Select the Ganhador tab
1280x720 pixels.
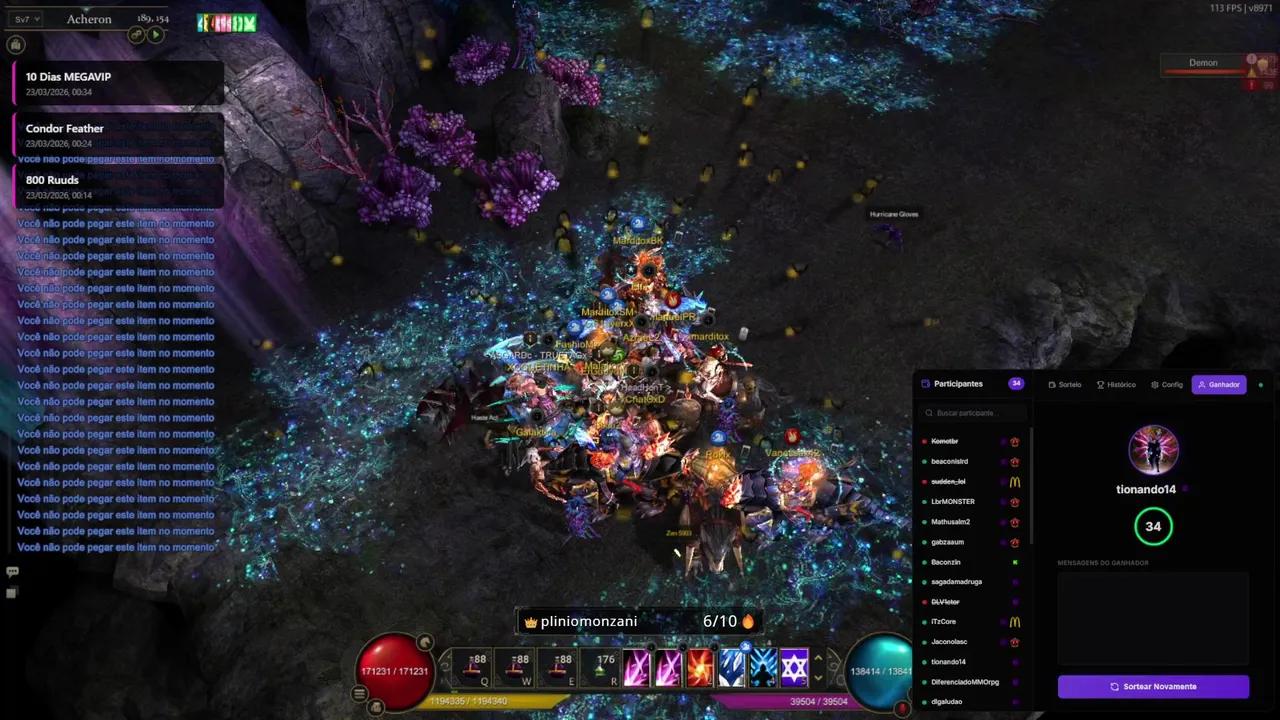click(1219, 385)
